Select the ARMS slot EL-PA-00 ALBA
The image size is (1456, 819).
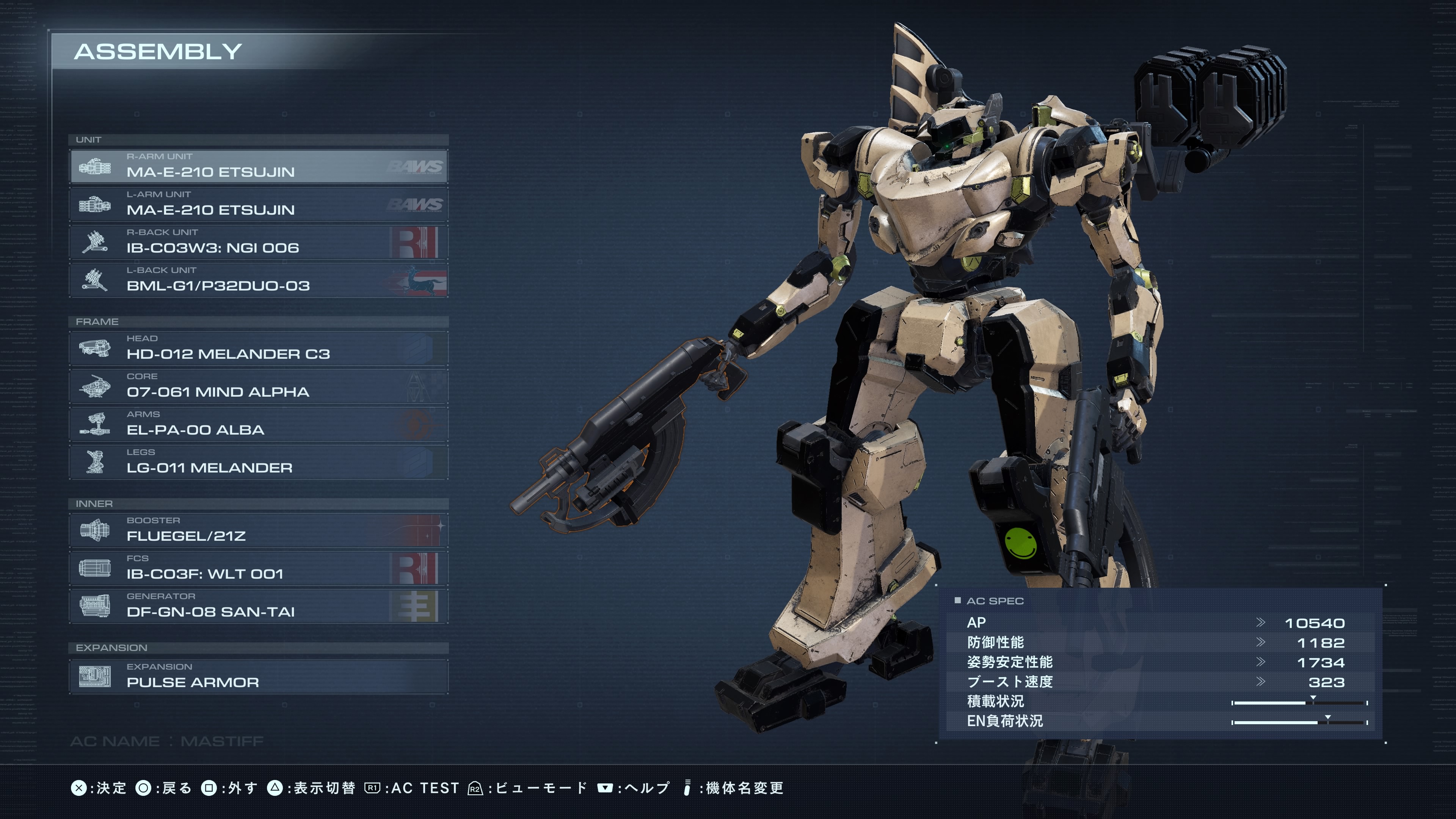click(x=259, y=424)
